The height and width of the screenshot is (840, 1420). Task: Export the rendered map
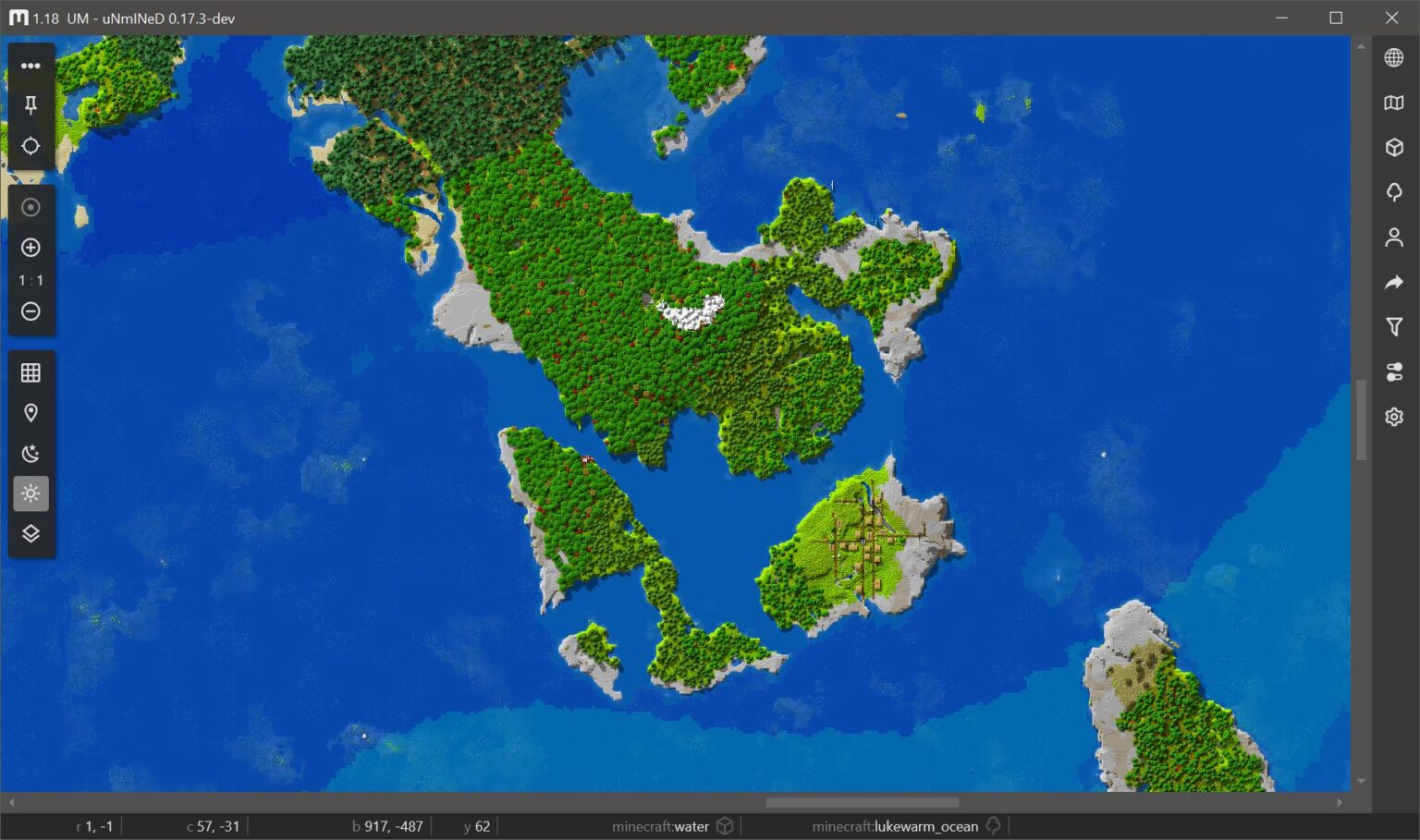pyautogui.click(x=1393, y=282)
